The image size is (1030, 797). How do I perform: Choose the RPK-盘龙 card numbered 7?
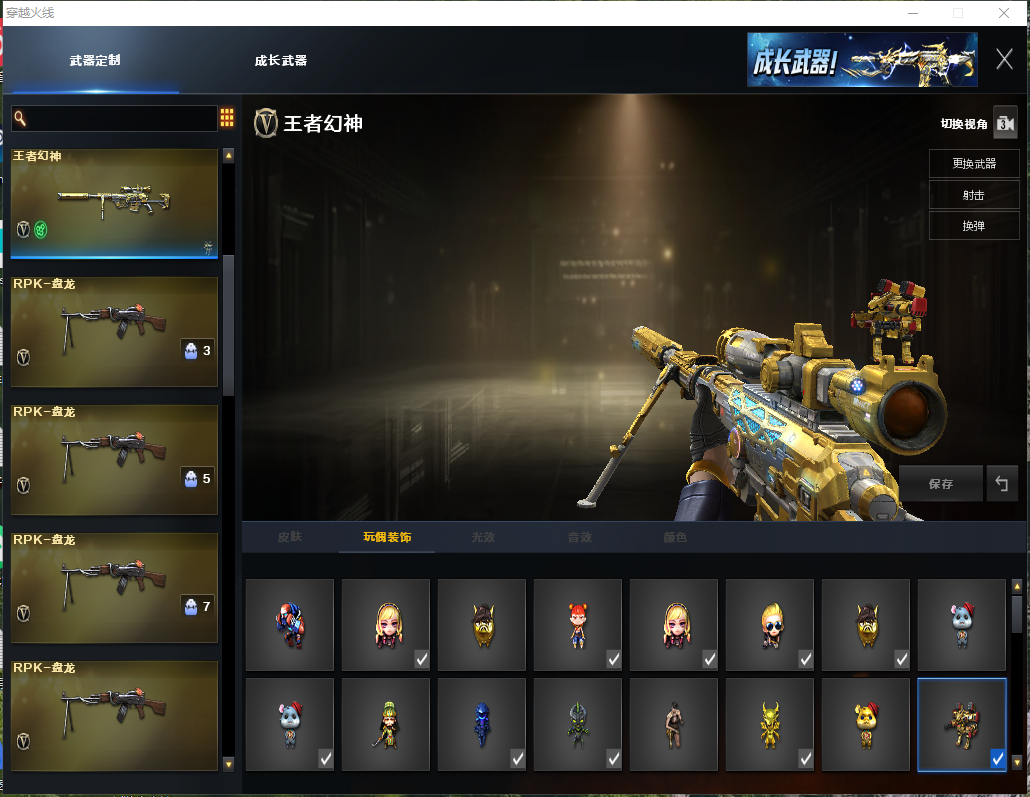coord(114,587)
